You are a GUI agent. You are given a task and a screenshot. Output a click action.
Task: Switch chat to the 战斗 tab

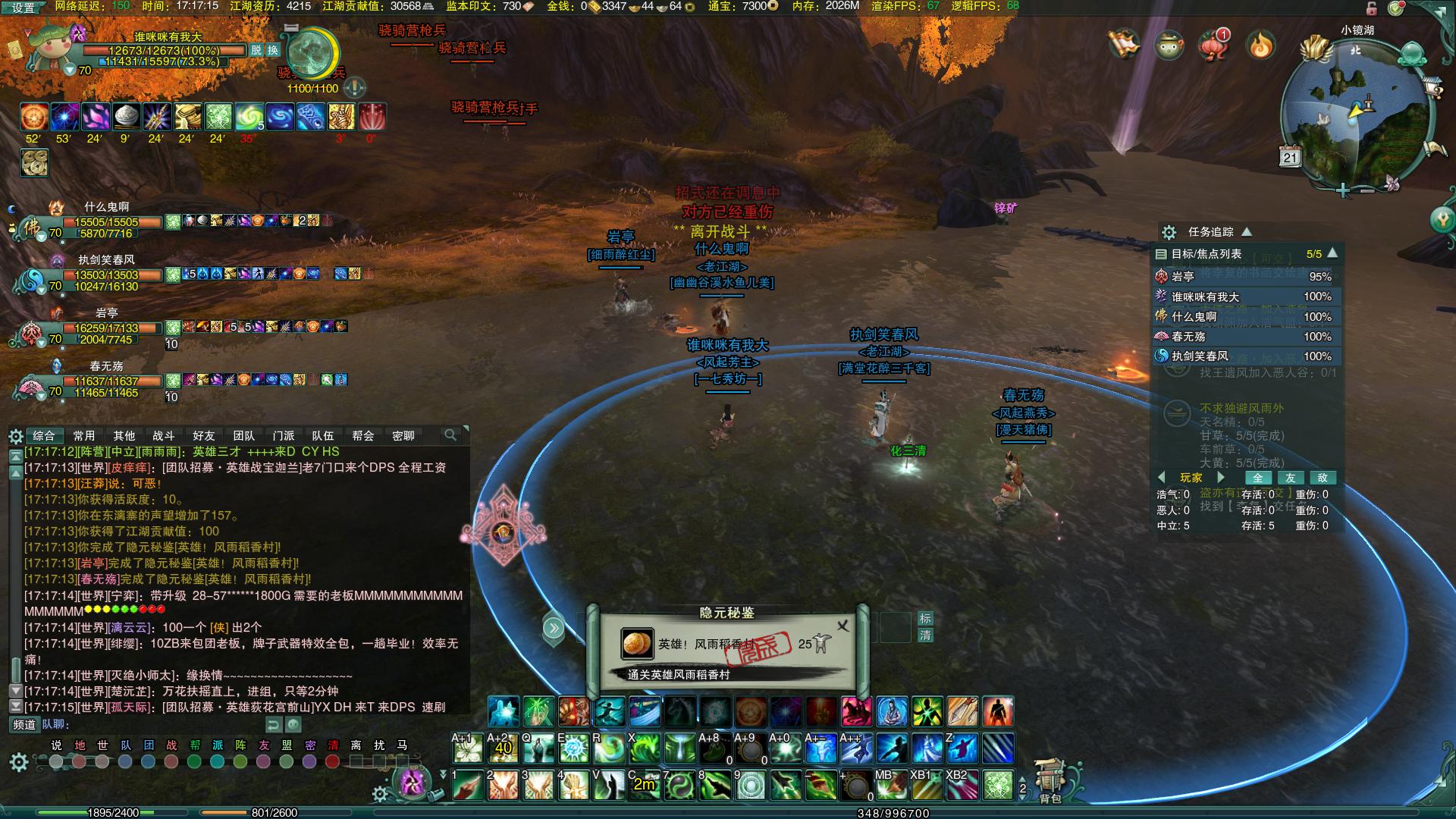164,435
